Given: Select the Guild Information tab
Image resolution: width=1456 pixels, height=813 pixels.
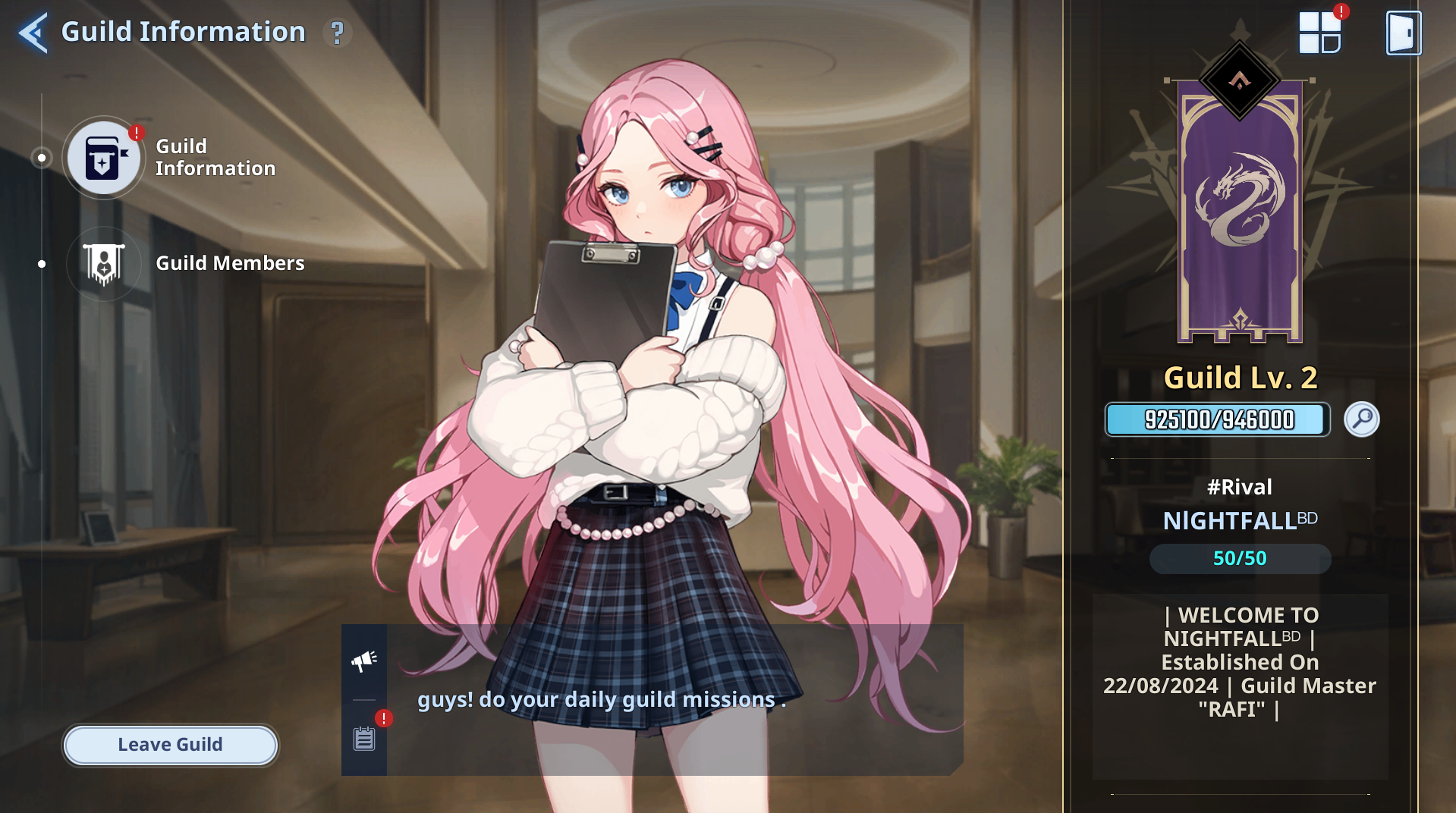Looking at the screenshot, I should (x=104, y=158).
